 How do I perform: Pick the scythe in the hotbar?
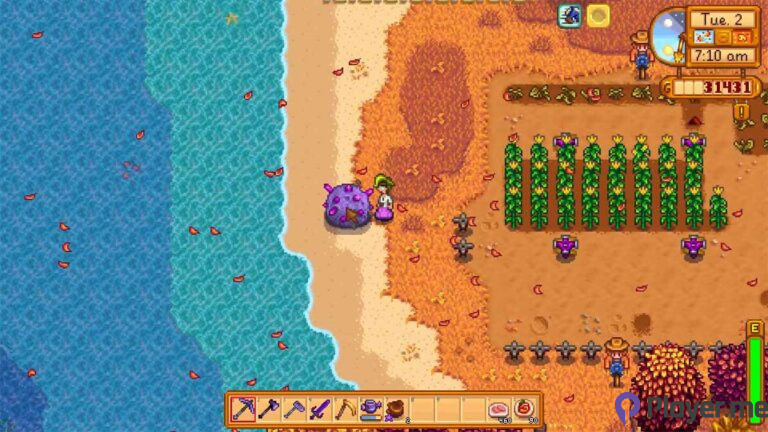[x=345, y=409]
